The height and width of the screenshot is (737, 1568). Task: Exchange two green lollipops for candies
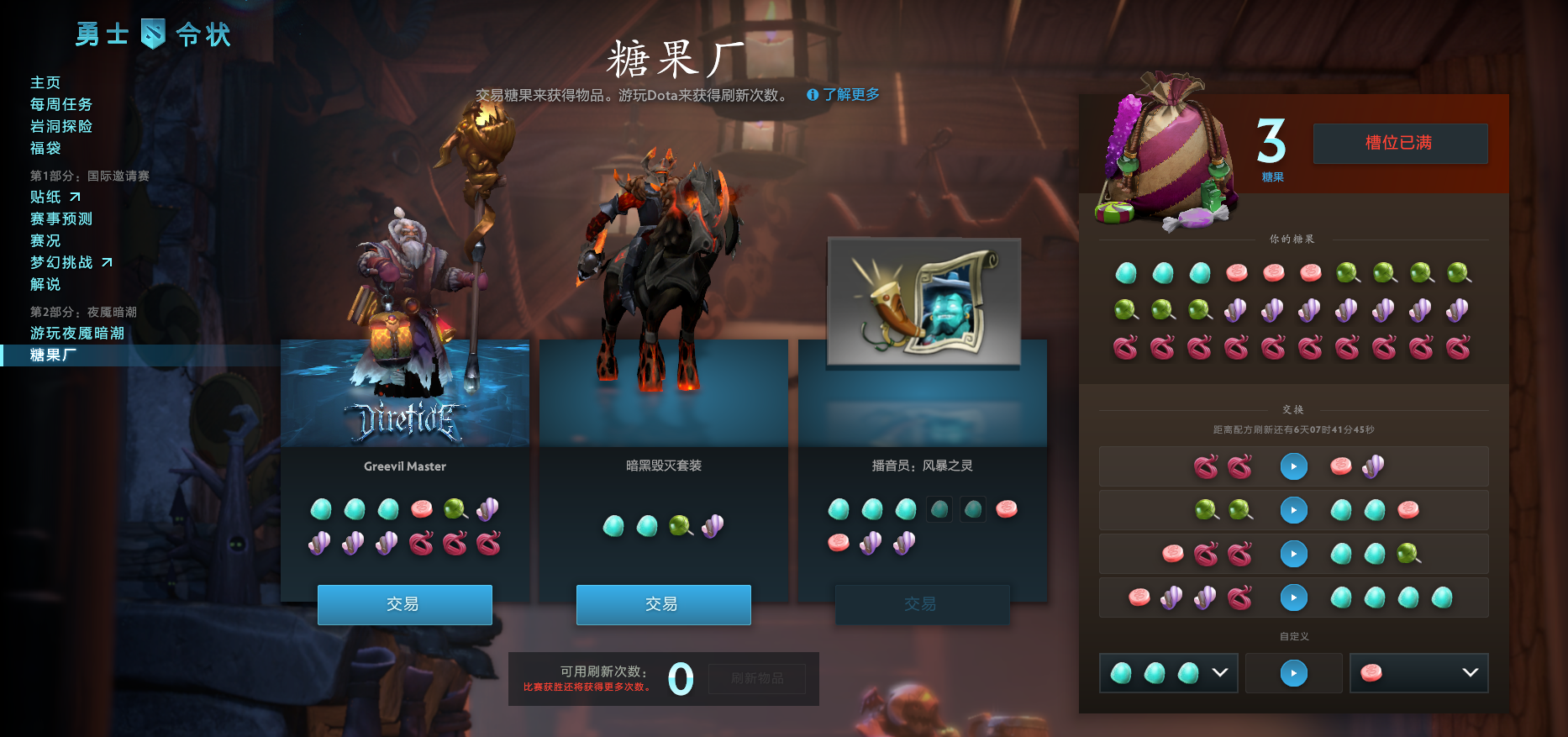pyautogui.click(x=1293, y=510)
